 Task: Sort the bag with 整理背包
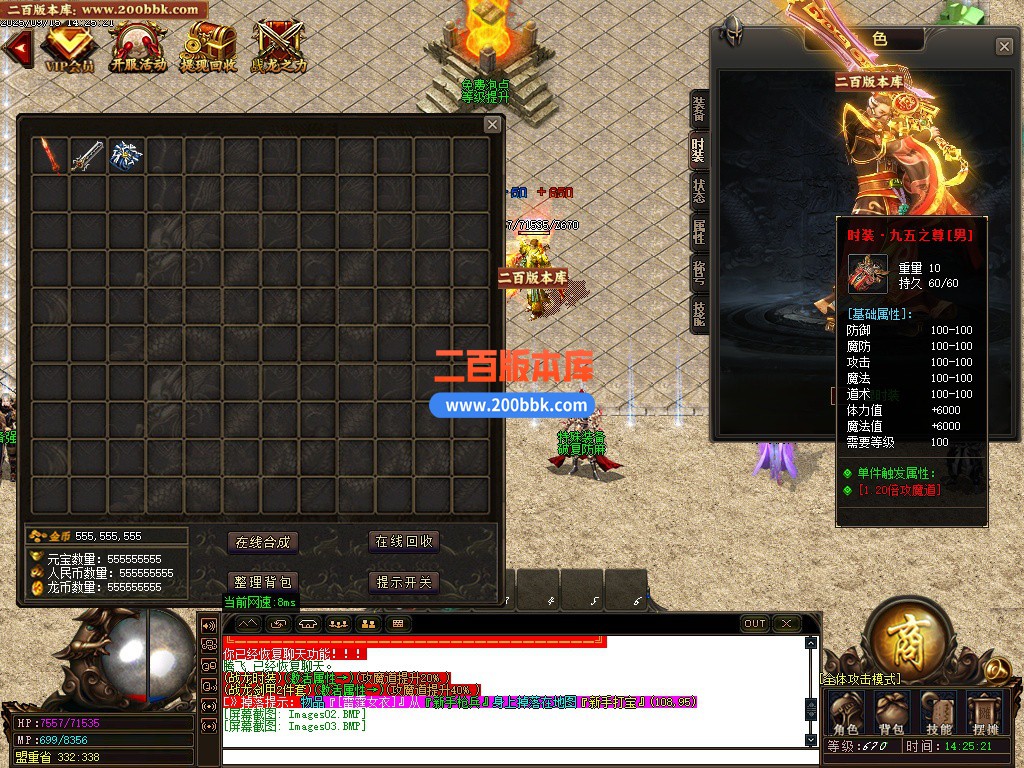(x=262, y=582)
